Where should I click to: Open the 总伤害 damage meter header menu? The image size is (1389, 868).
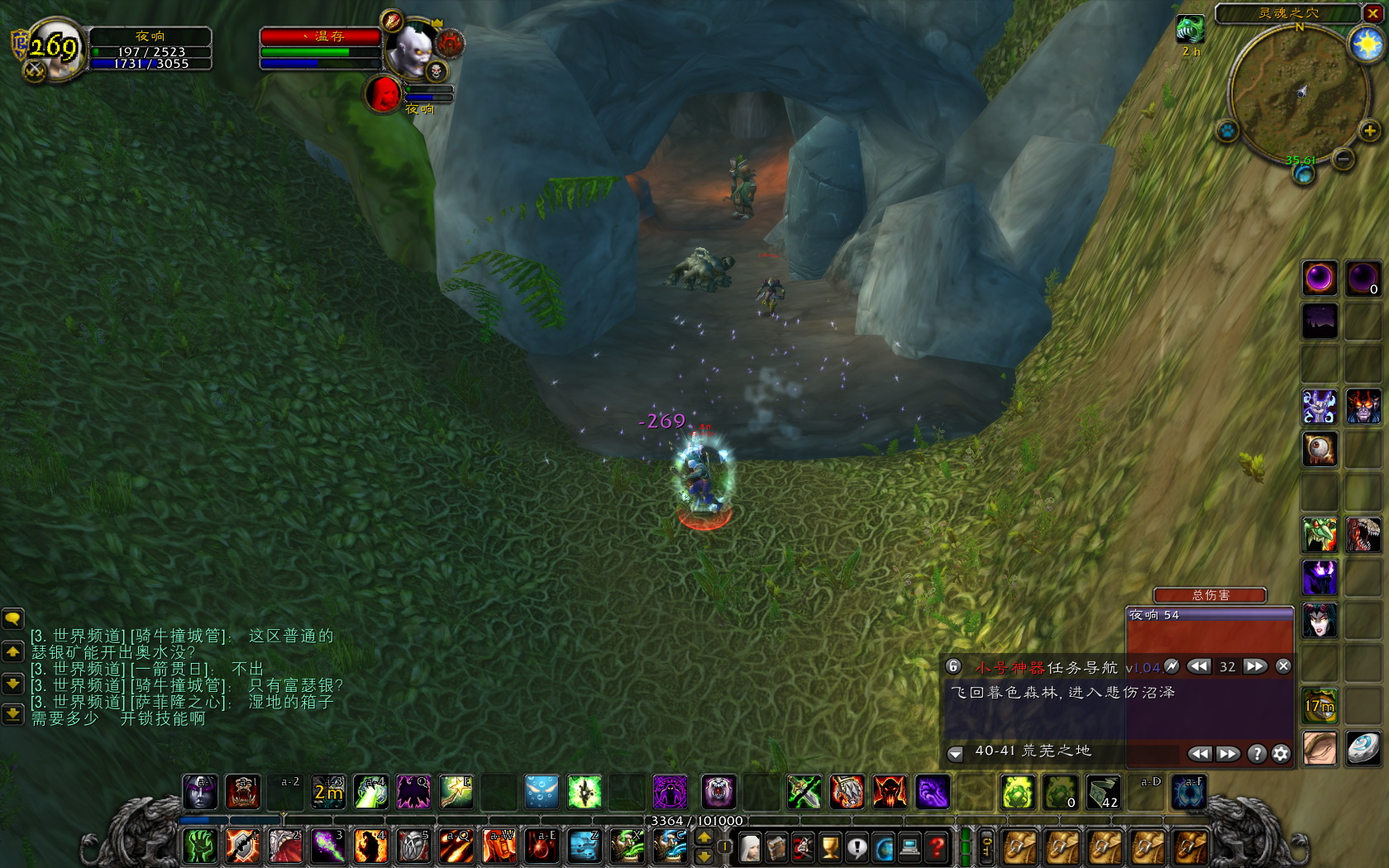(1210, 595)
